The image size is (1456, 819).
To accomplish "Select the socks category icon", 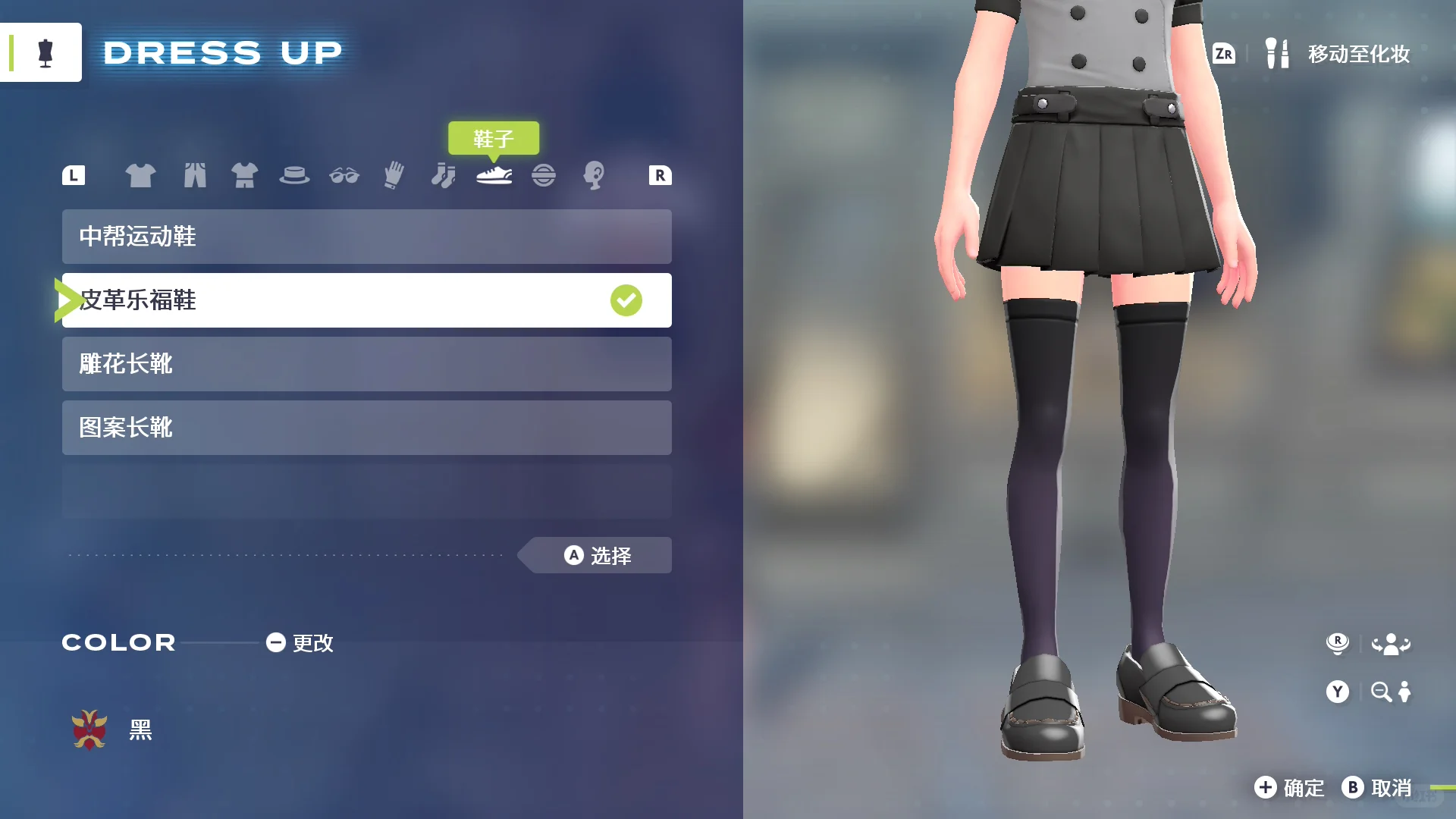I will pos(443,174).
